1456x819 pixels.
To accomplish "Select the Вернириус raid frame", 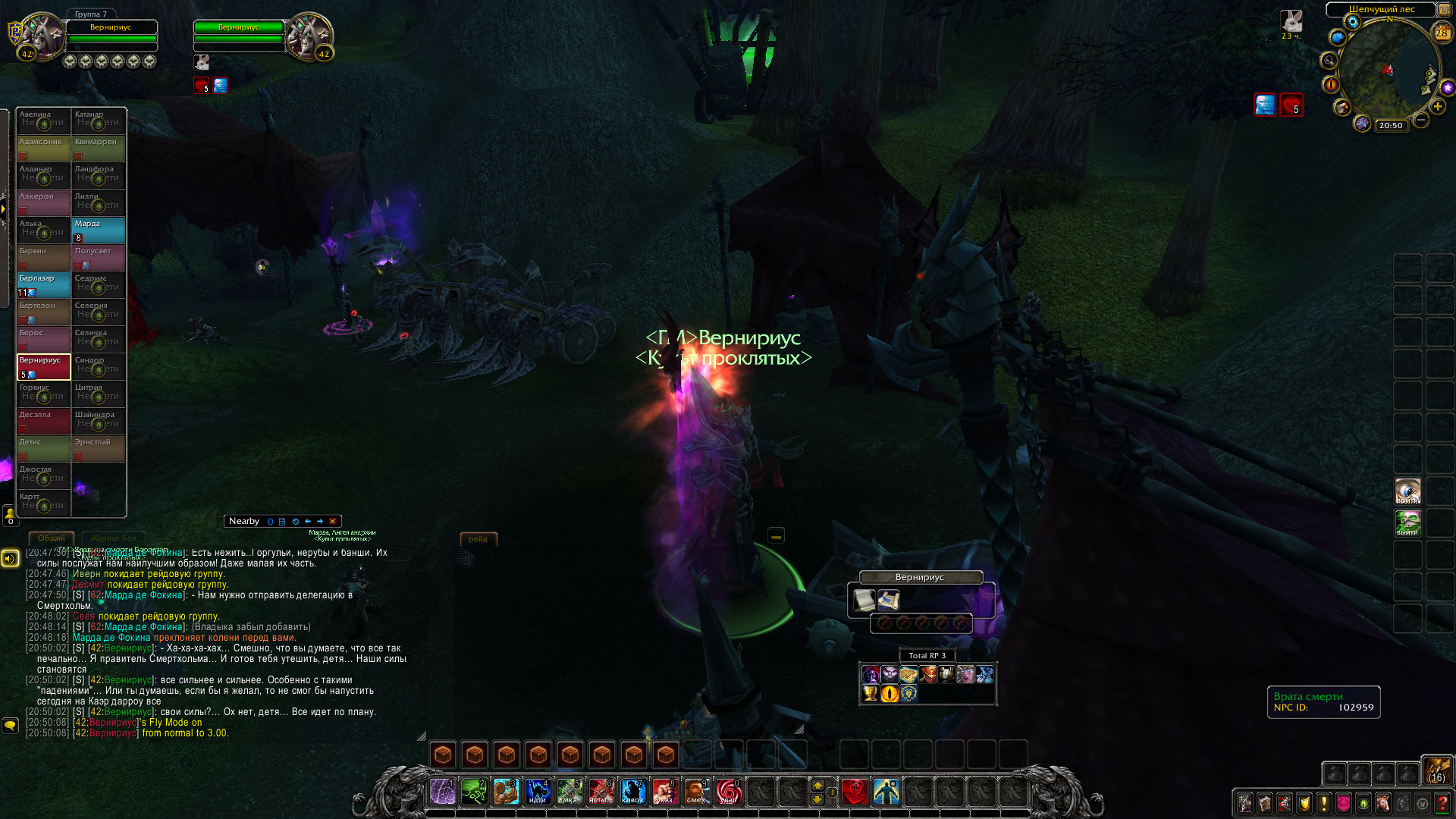I will [44, 366].
